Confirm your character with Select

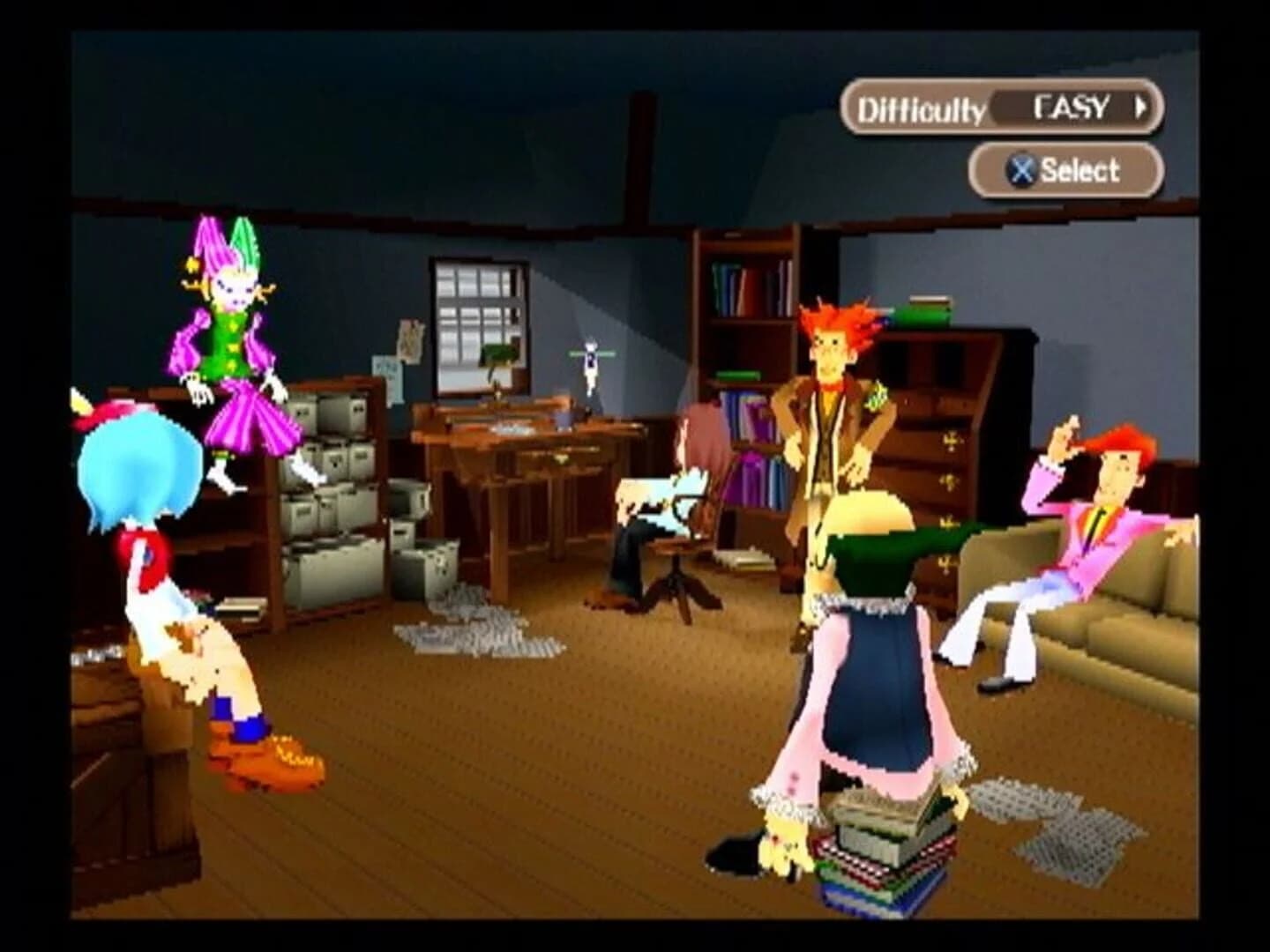(x=1067, y=170)
